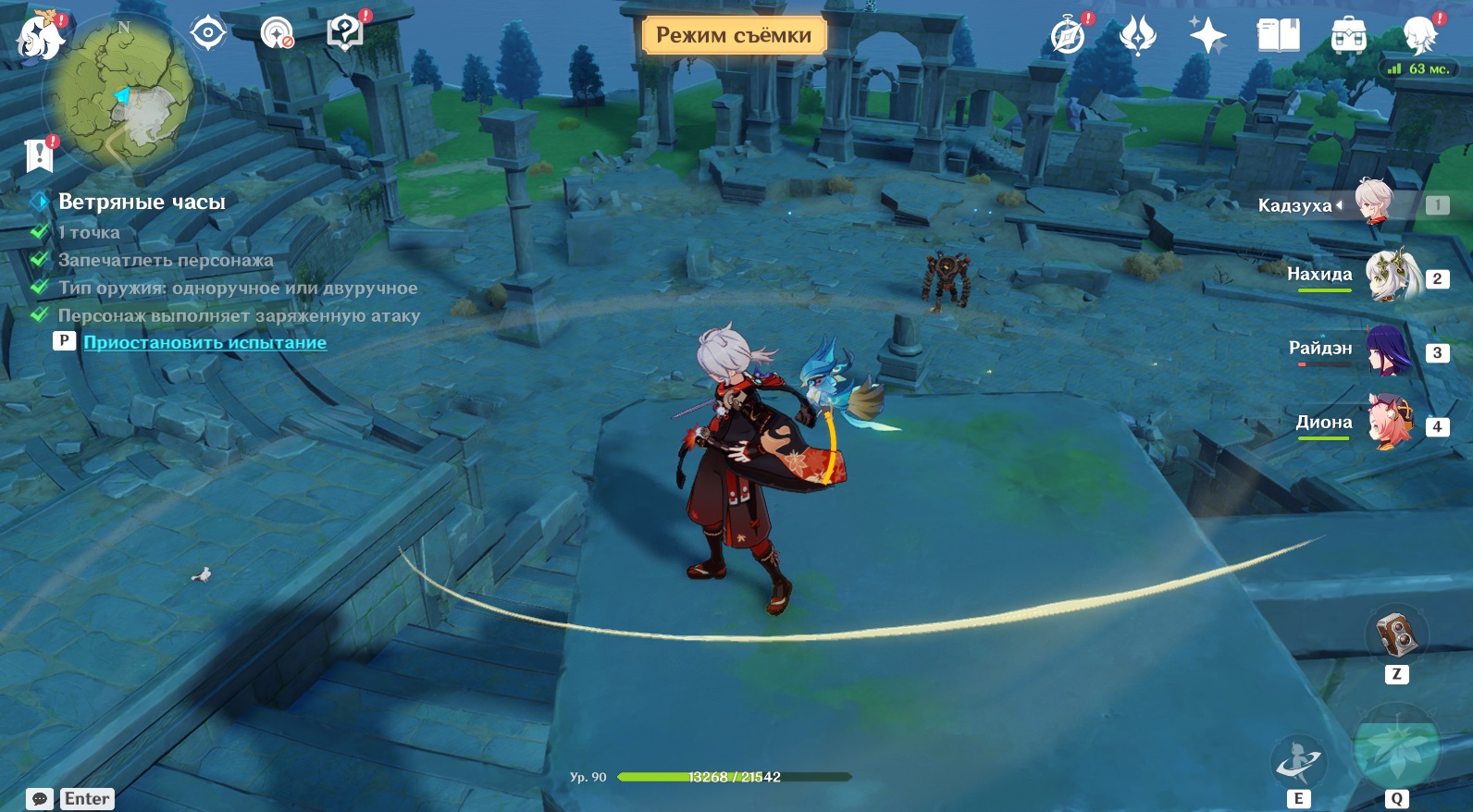Open the circular minimap
The image size is (1473, 812).
[123, 94]
